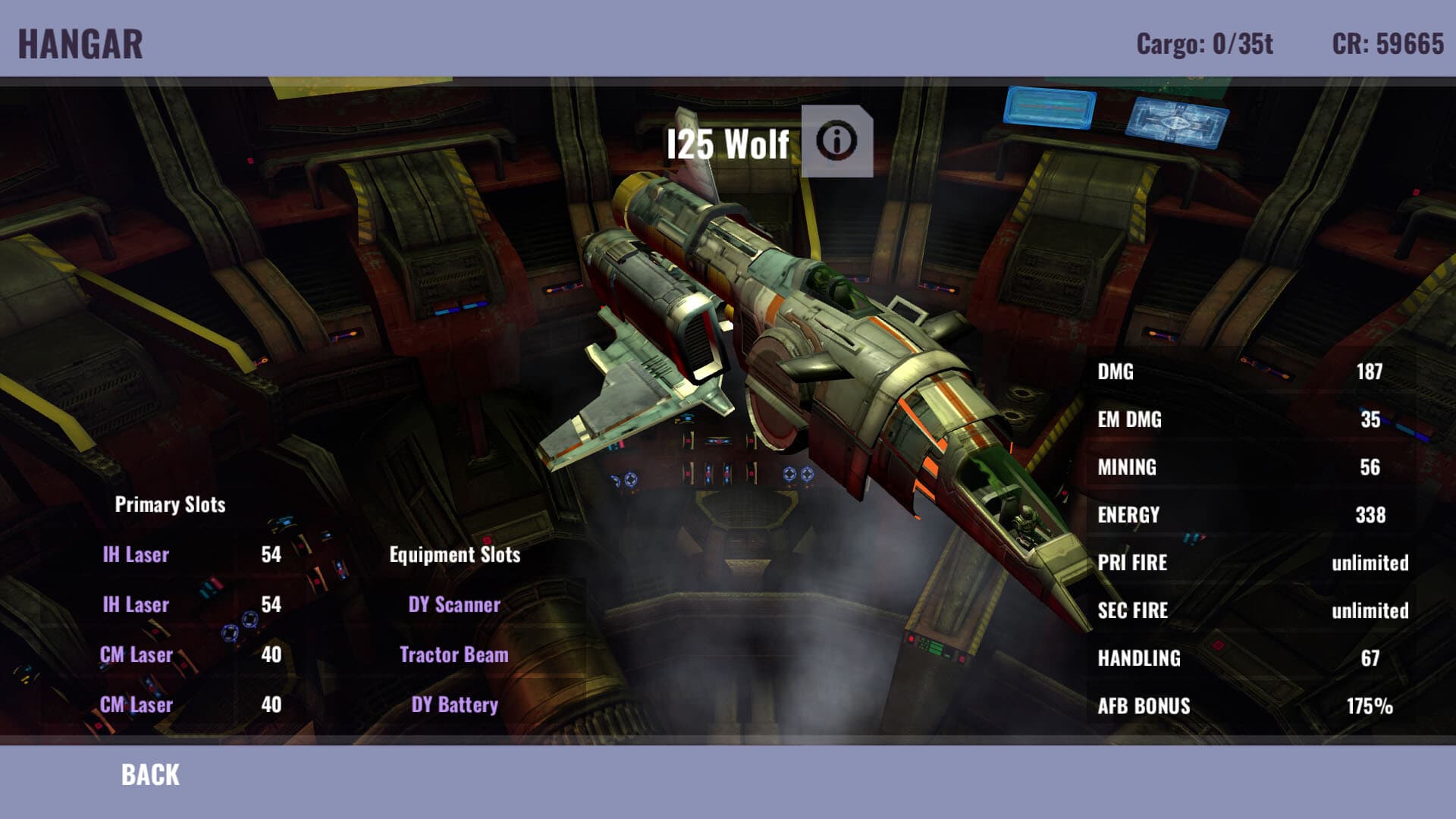Screen dimensions: 1456x819
Task: Click the BACK button
Action: click(149, 775)
